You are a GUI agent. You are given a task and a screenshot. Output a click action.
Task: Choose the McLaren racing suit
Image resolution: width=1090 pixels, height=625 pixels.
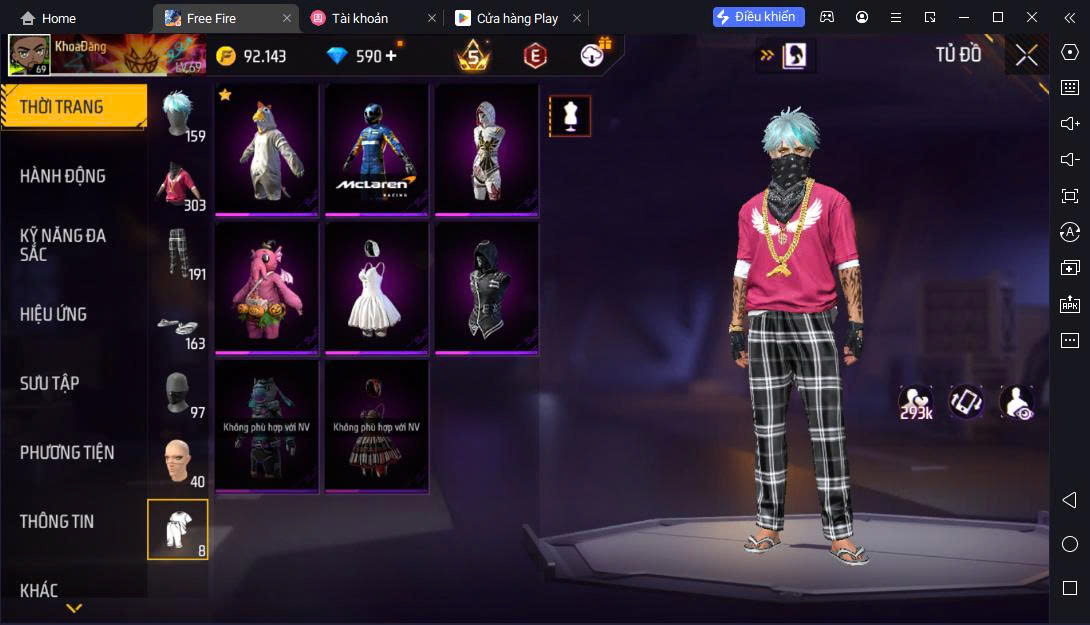coord(376,149)
